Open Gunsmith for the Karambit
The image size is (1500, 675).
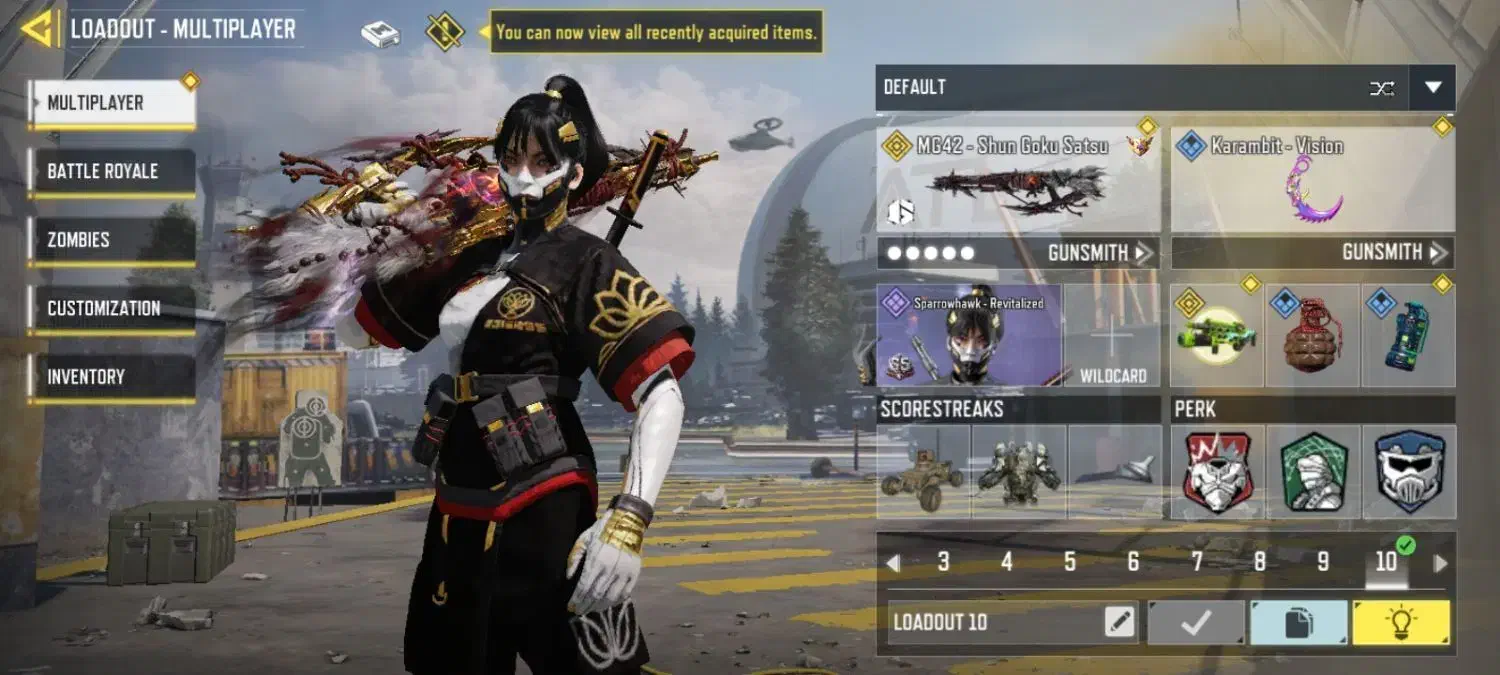tap(1394, 253)
